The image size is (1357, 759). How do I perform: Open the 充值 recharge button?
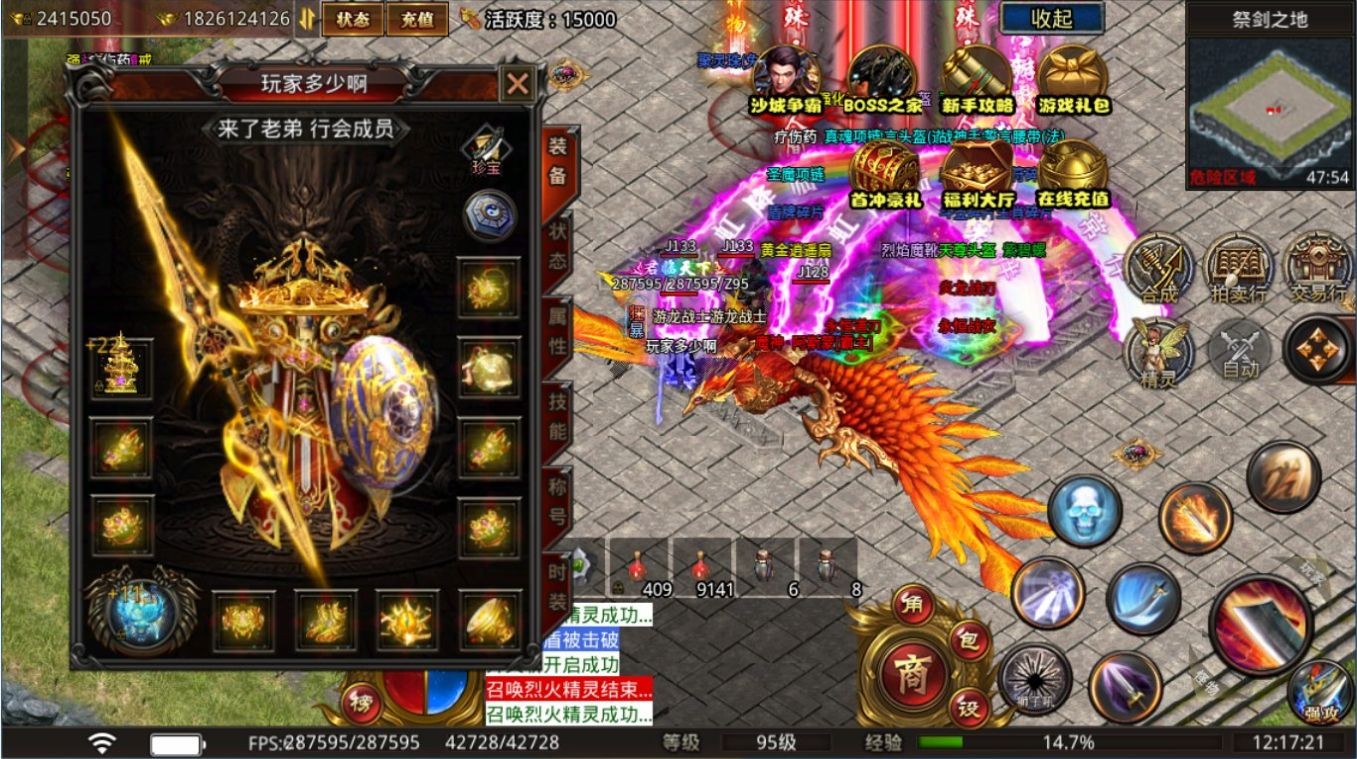tap(417, 19)
